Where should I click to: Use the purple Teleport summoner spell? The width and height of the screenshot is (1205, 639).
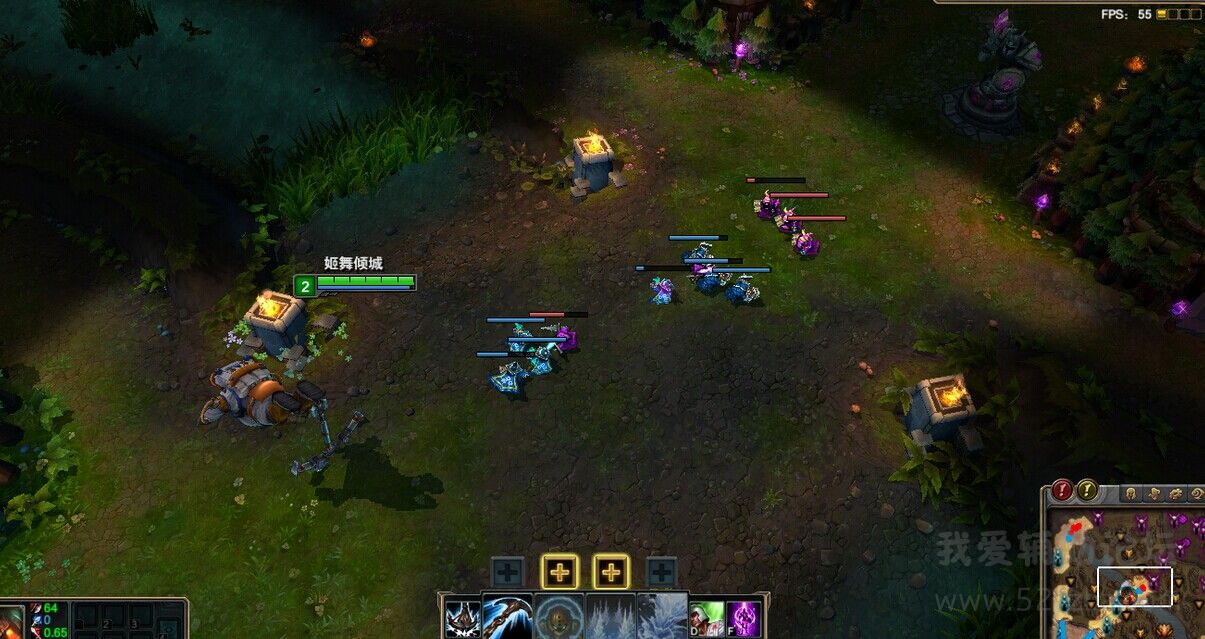coord(742,620)
